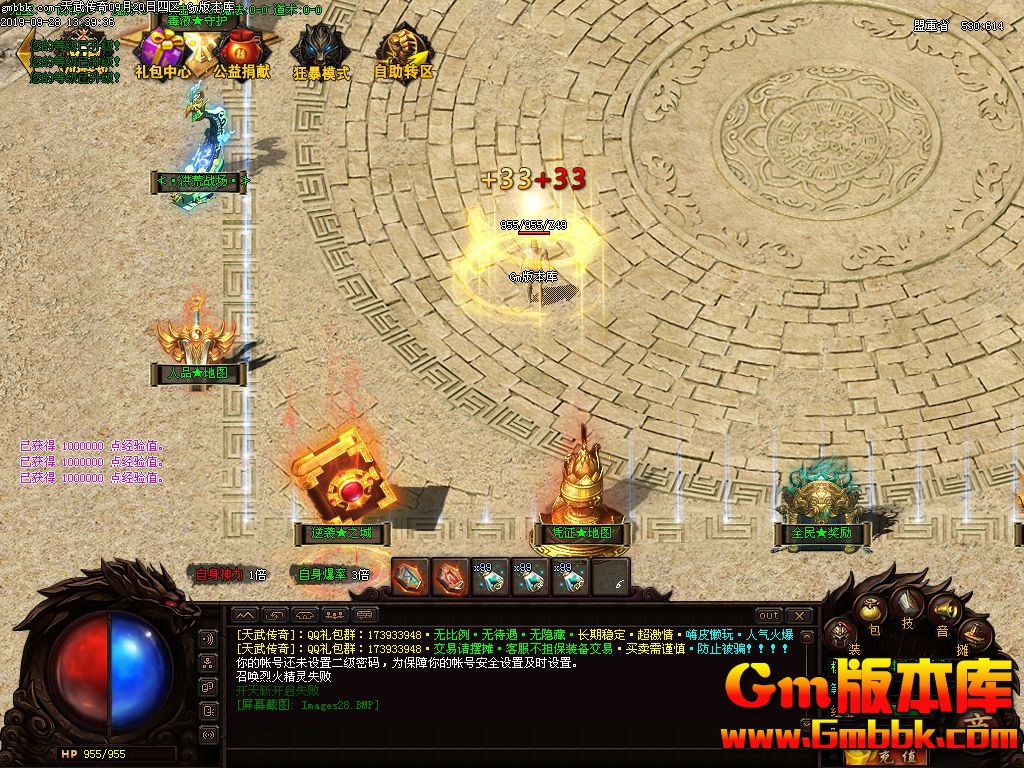Screen dimensions: 1024x768
Task: Select the 人品★地图 map label
Action: [x=197, y=373]
